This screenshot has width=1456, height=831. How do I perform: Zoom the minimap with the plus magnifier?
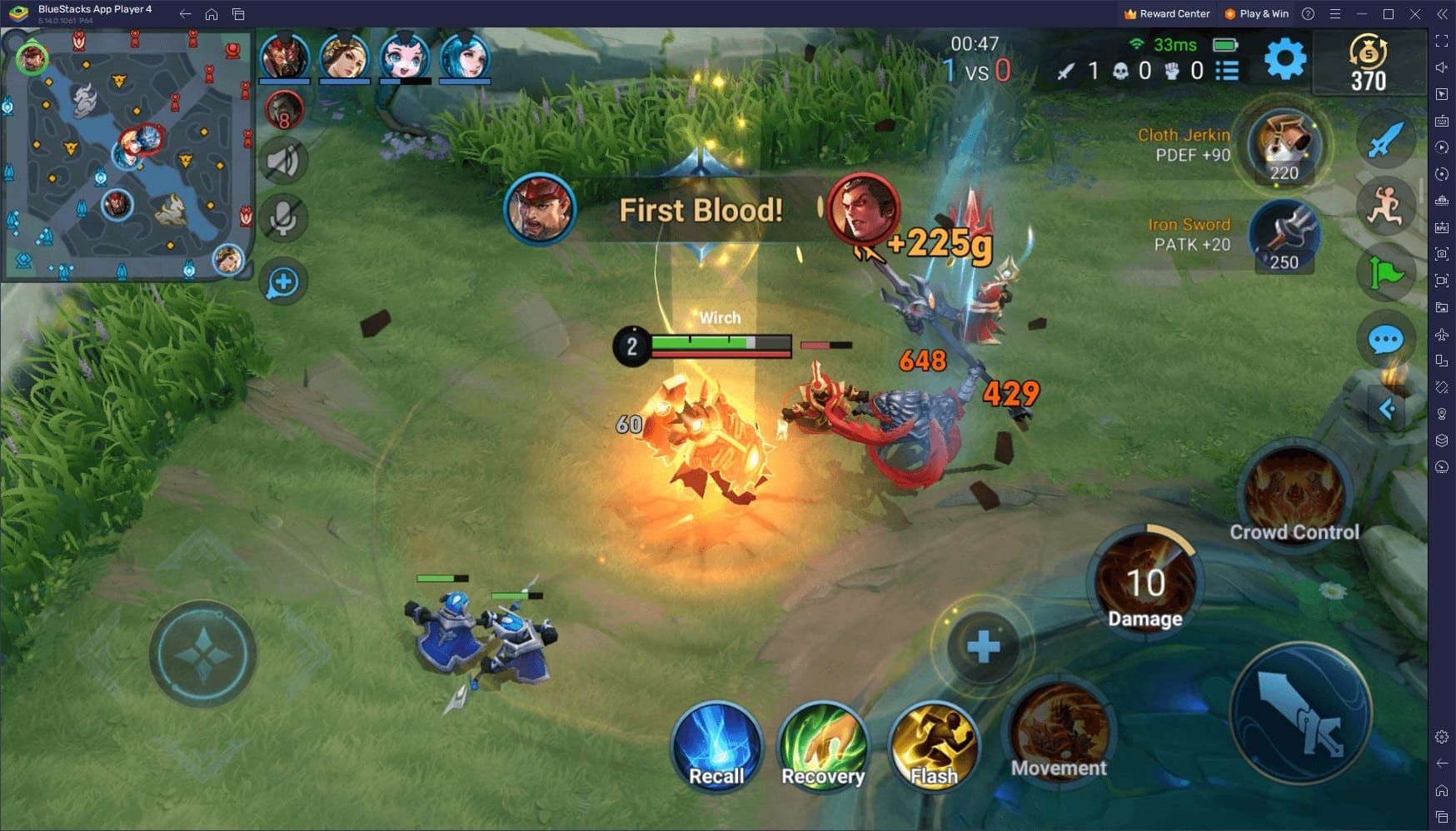pyautogui.click(x=282, y=282)
